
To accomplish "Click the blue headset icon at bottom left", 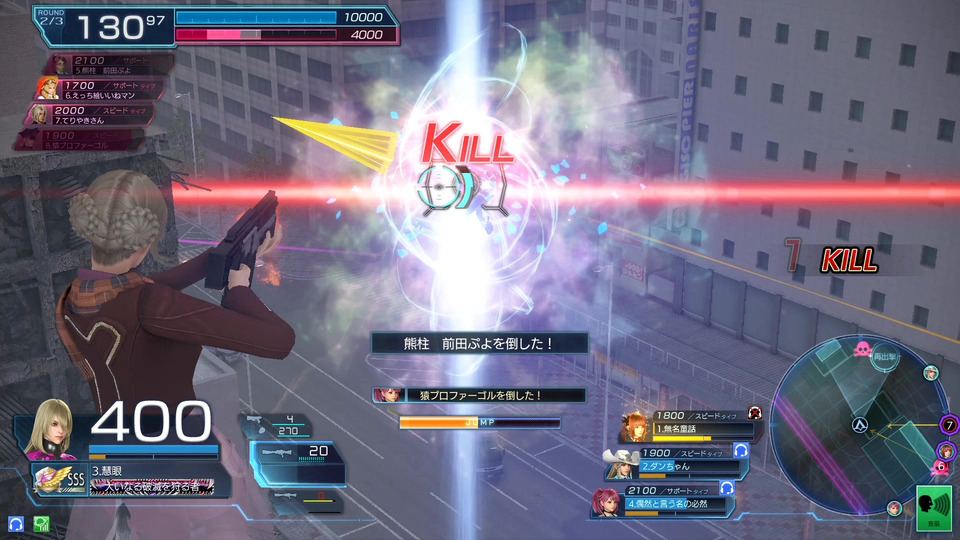I will (16, 523).
